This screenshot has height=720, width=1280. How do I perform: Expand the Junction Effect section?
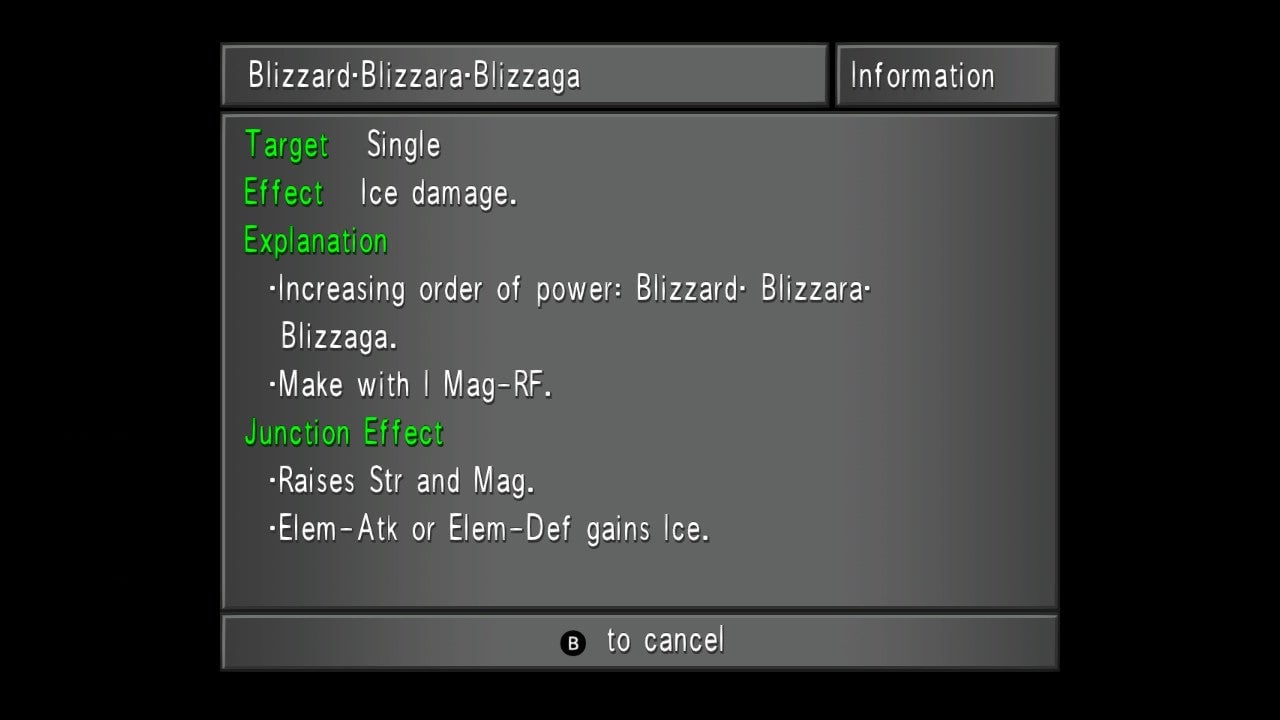click(x=344, y=433)
